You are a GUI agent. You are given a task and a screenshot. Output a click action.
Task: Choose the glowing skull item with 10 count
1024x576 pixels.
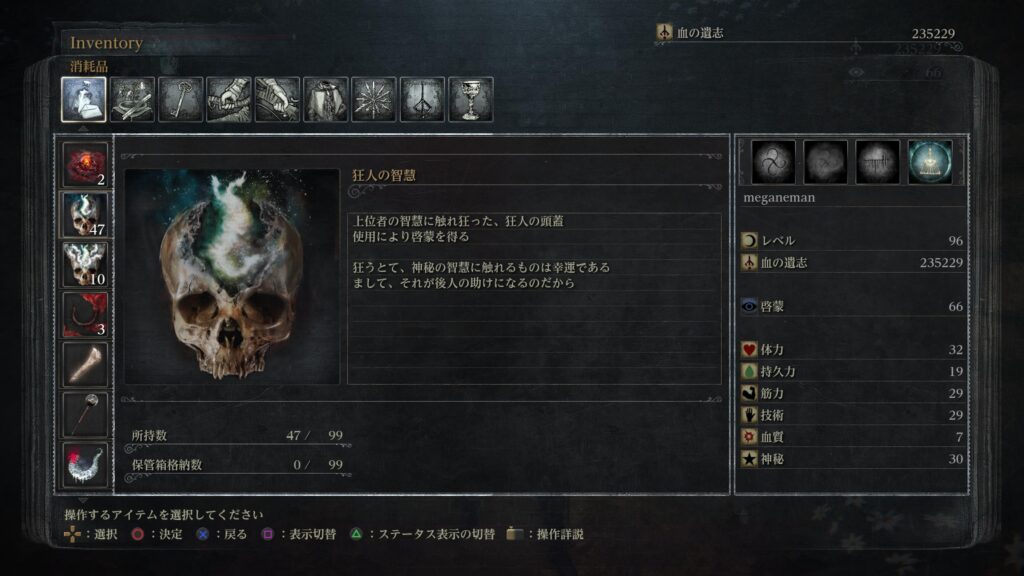tap(85, 265)
